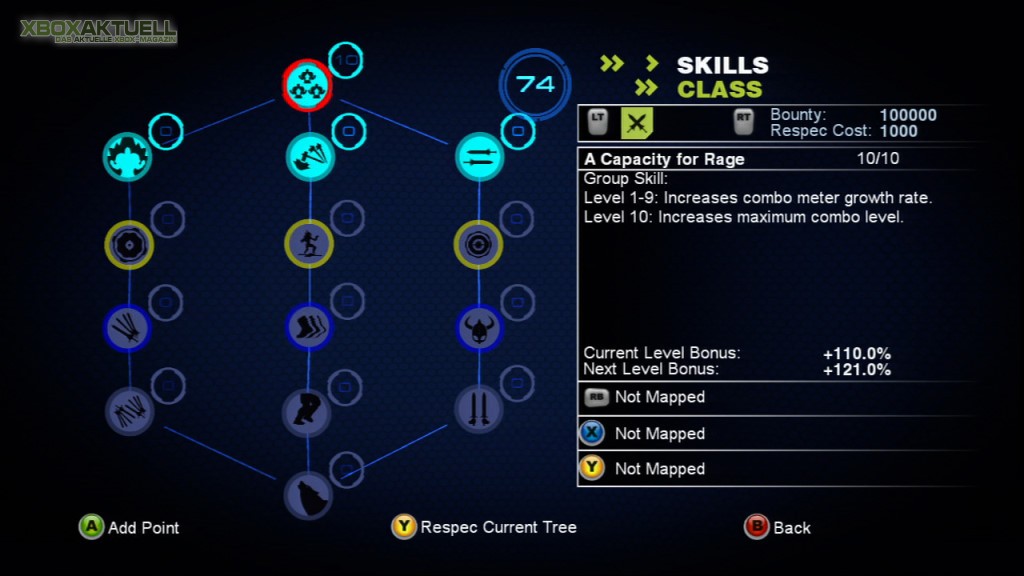
Task: Pick the twin swords skill node
Action: (x=478, y=410)
